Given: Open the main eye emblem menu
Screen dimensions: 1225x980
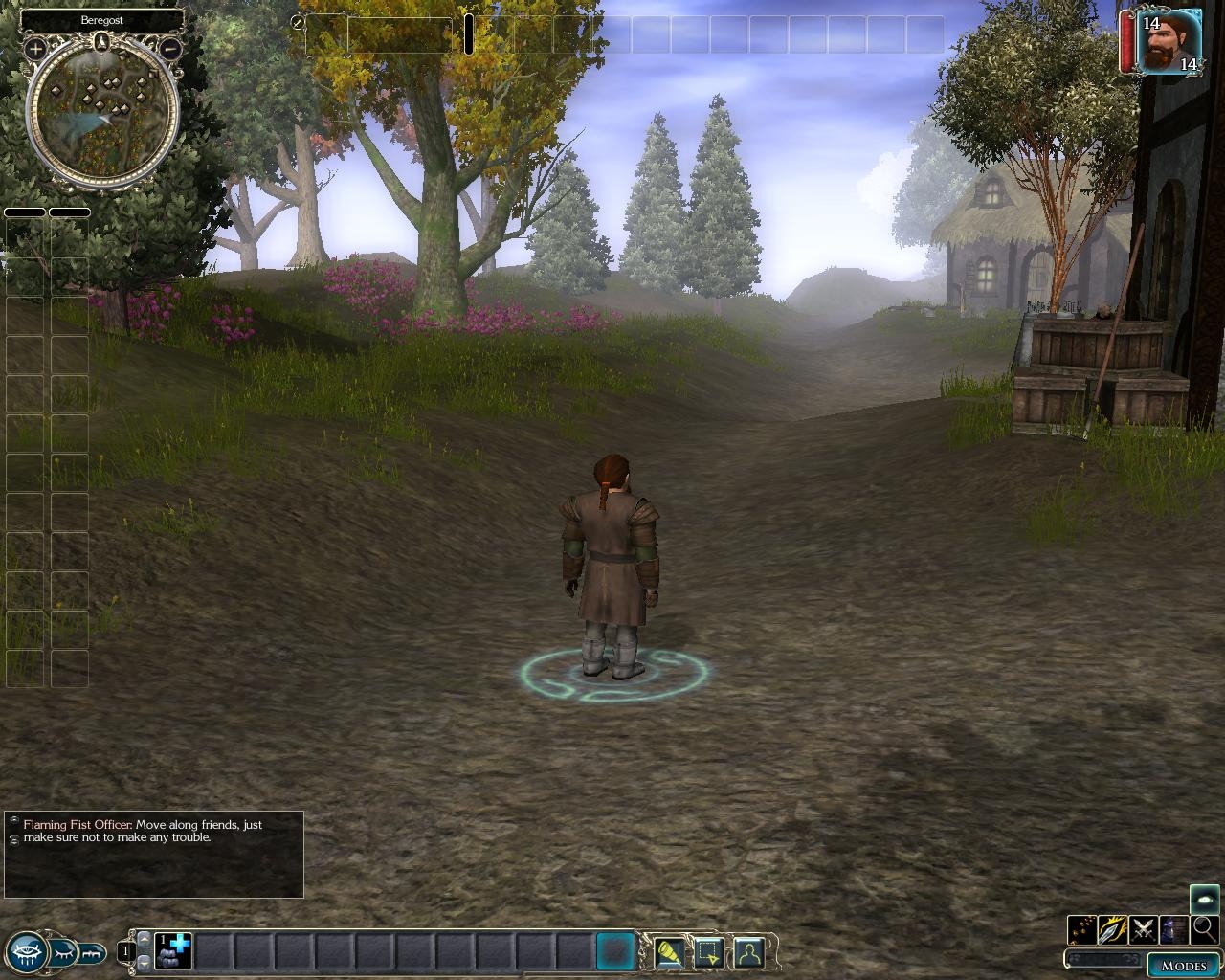Looking at the screenshot, I should 26,951.
